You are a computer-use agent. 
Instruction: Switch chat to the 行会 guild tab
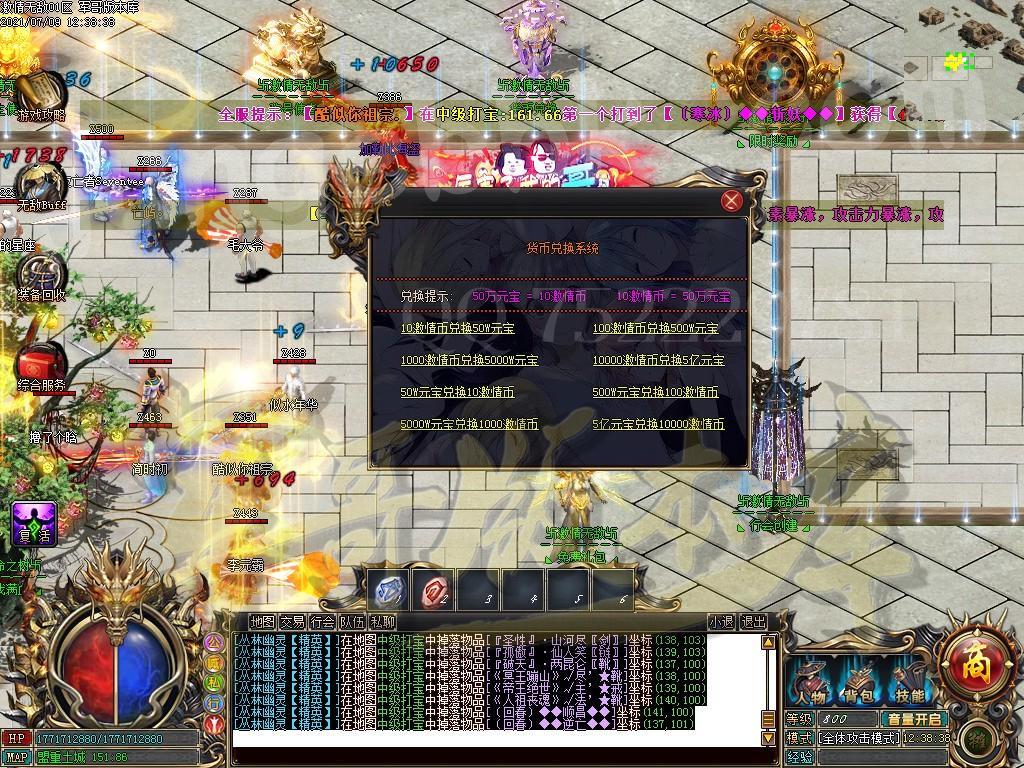coord(322,621)
